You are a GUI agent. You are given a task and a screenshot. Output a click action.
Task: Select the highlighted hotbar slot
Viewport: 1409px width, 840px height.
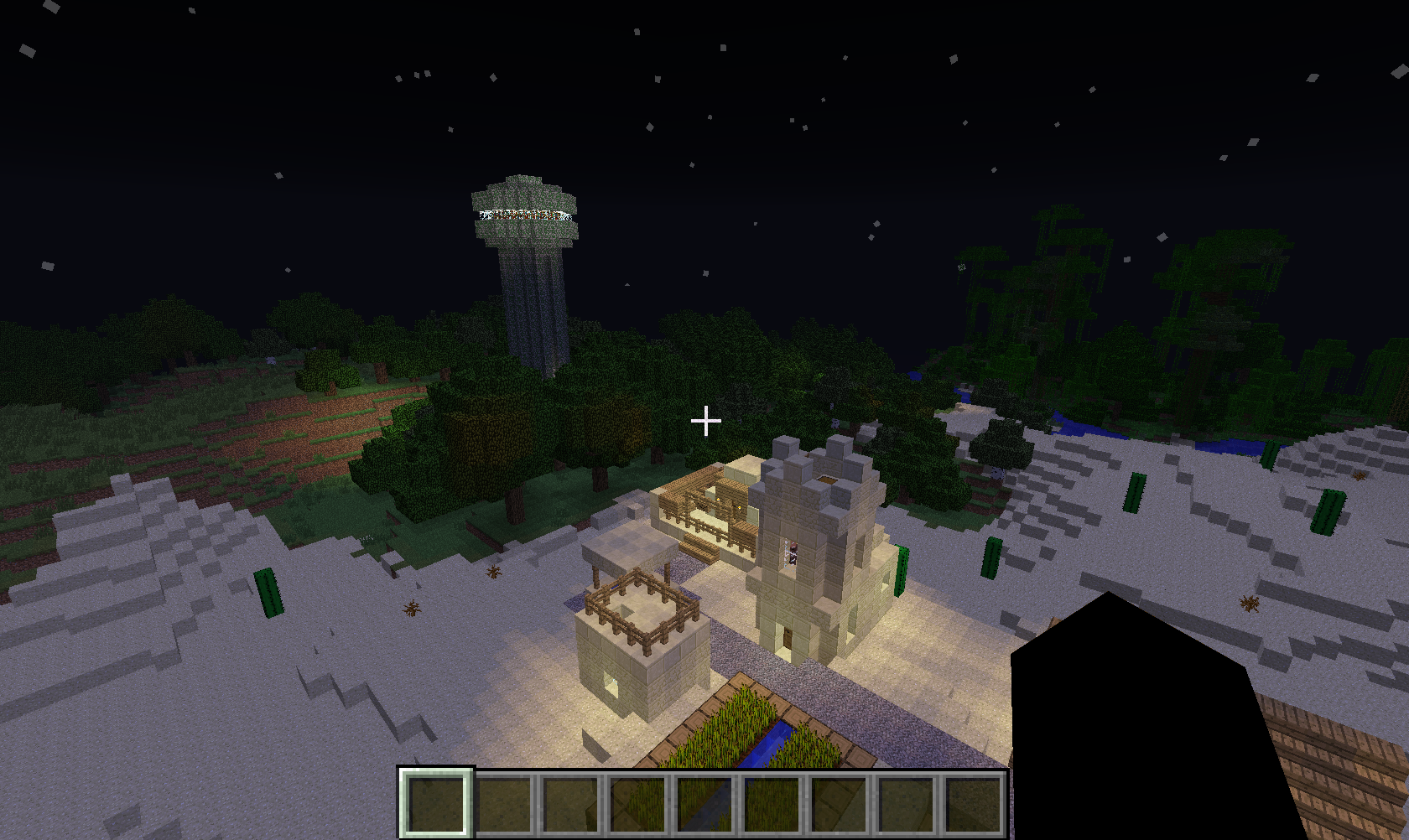pyautogui.click(x=435, y=802)
